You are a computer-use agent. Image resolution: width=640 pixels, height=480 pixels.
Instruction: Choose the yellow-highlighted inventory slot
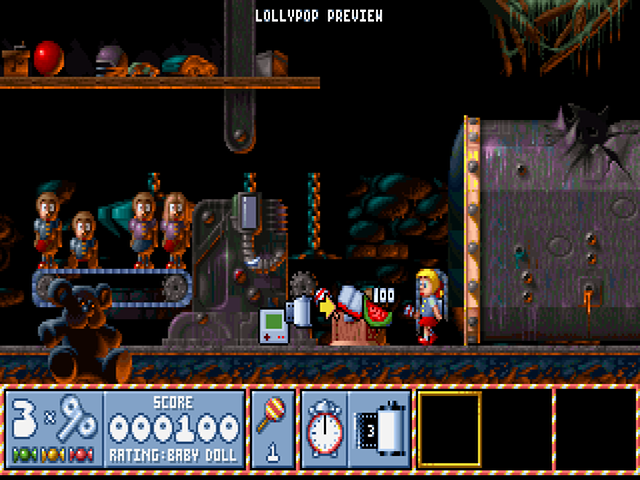(x=450, y=429)
